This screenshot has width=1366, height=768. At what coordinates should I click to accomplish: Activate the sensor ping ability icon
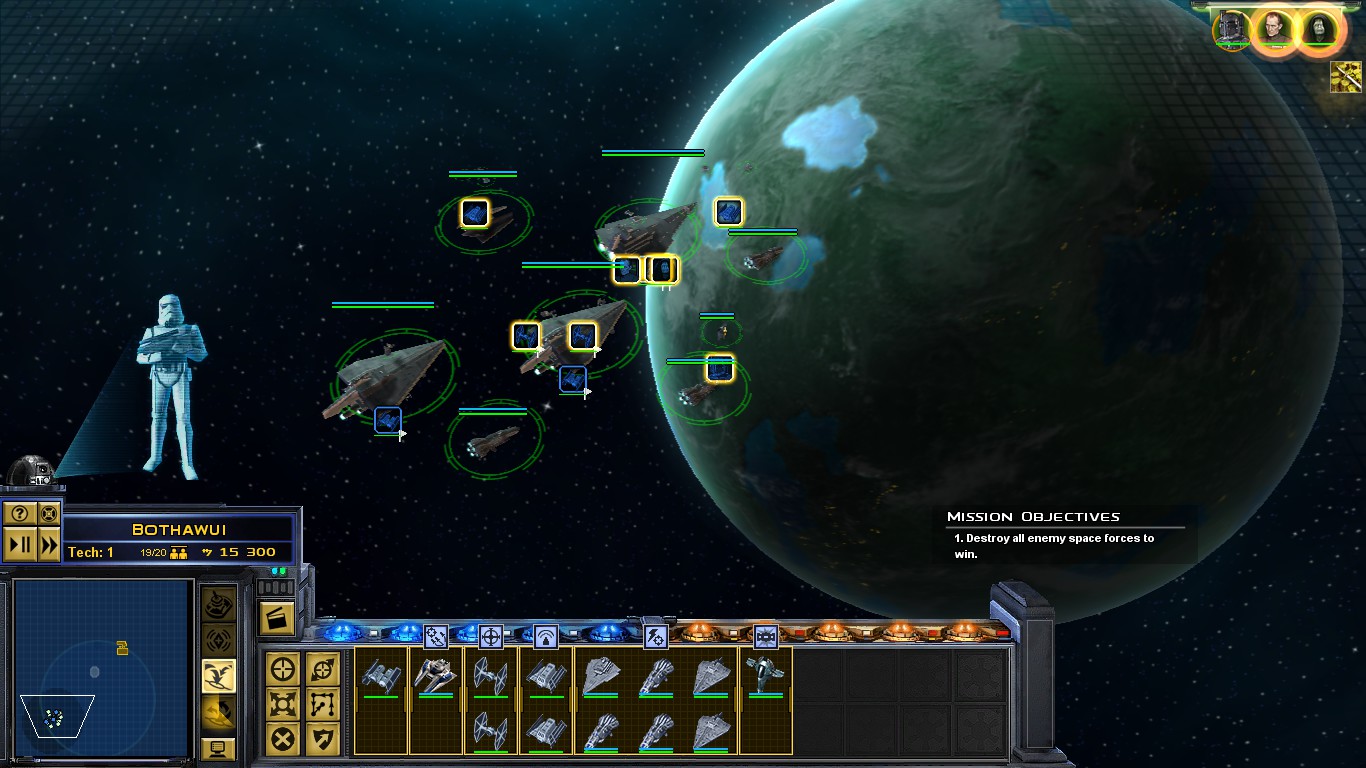545,636
